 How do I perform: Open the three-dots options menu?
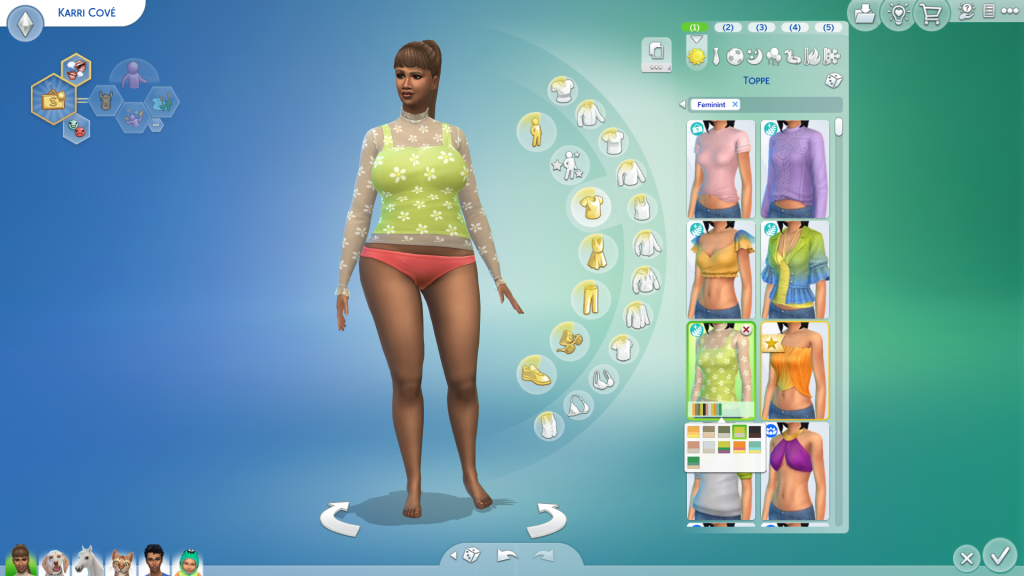(x=1009, y=11)
